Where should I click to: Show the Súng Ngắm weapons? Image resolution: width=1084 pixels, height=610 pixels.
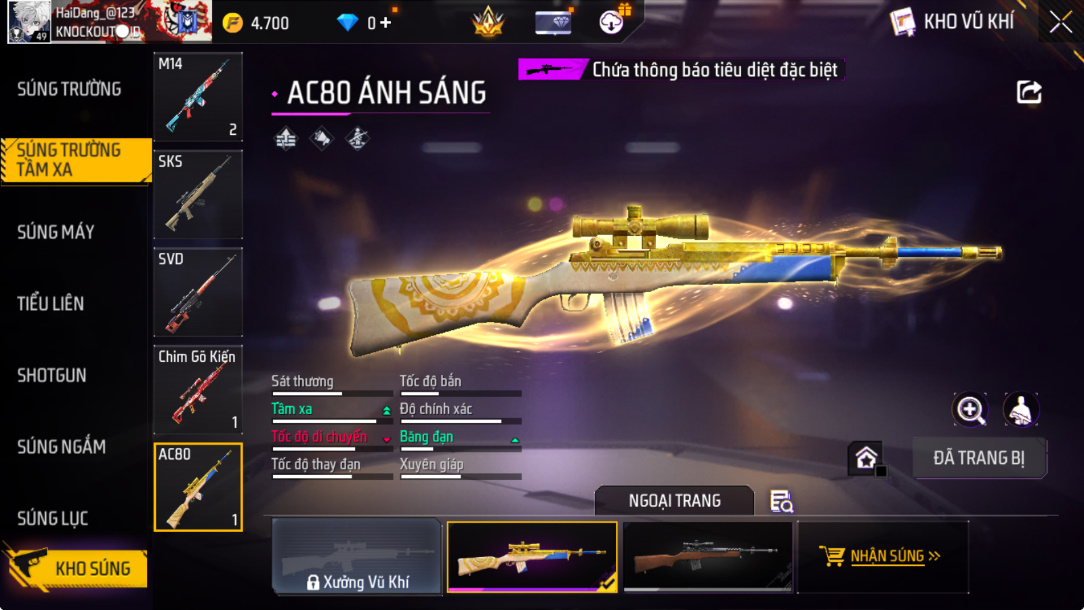click(x=61, y=447)
